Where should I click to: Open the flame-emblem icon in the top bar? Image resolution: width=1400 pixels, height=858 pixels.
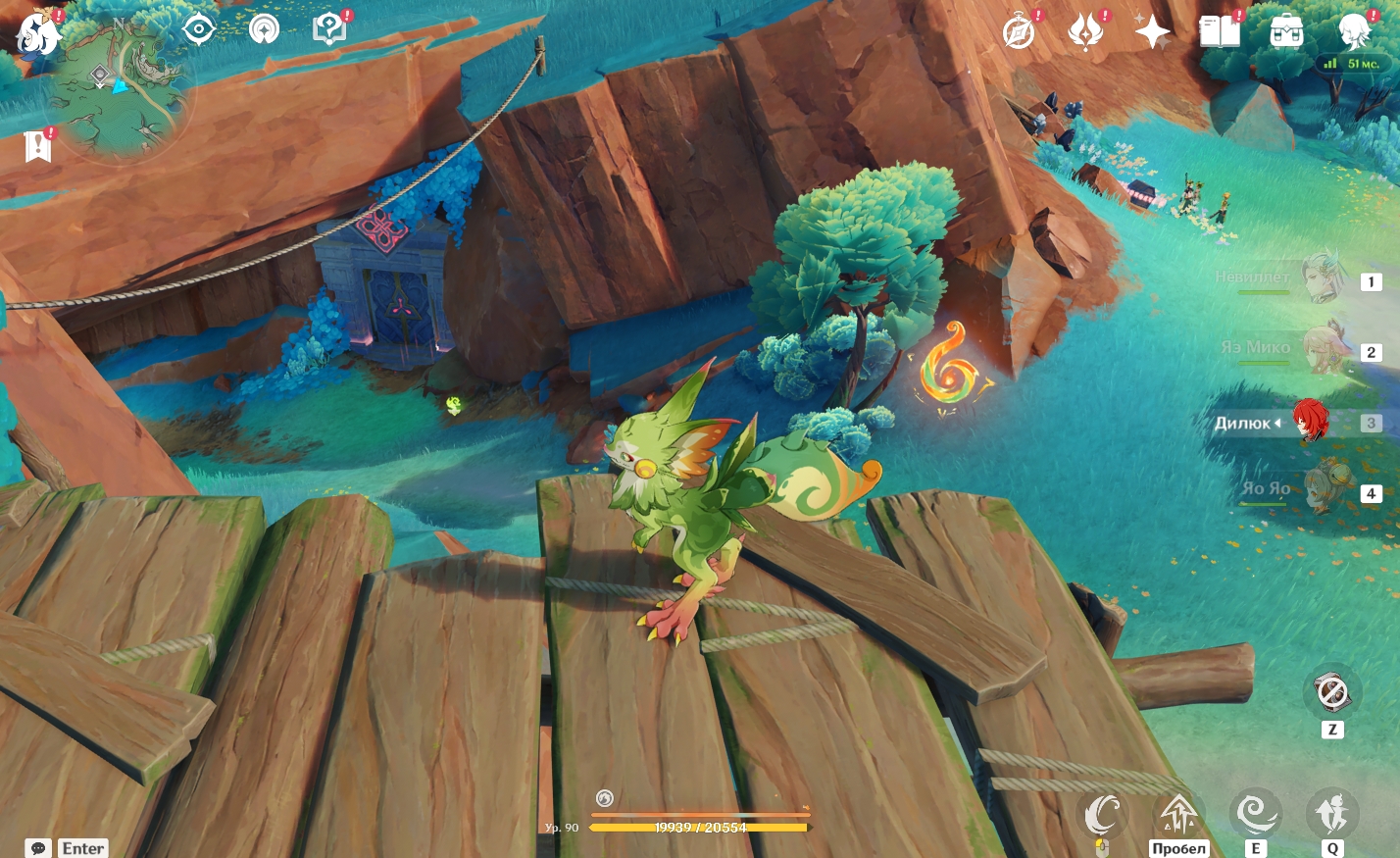point(1086,31)
